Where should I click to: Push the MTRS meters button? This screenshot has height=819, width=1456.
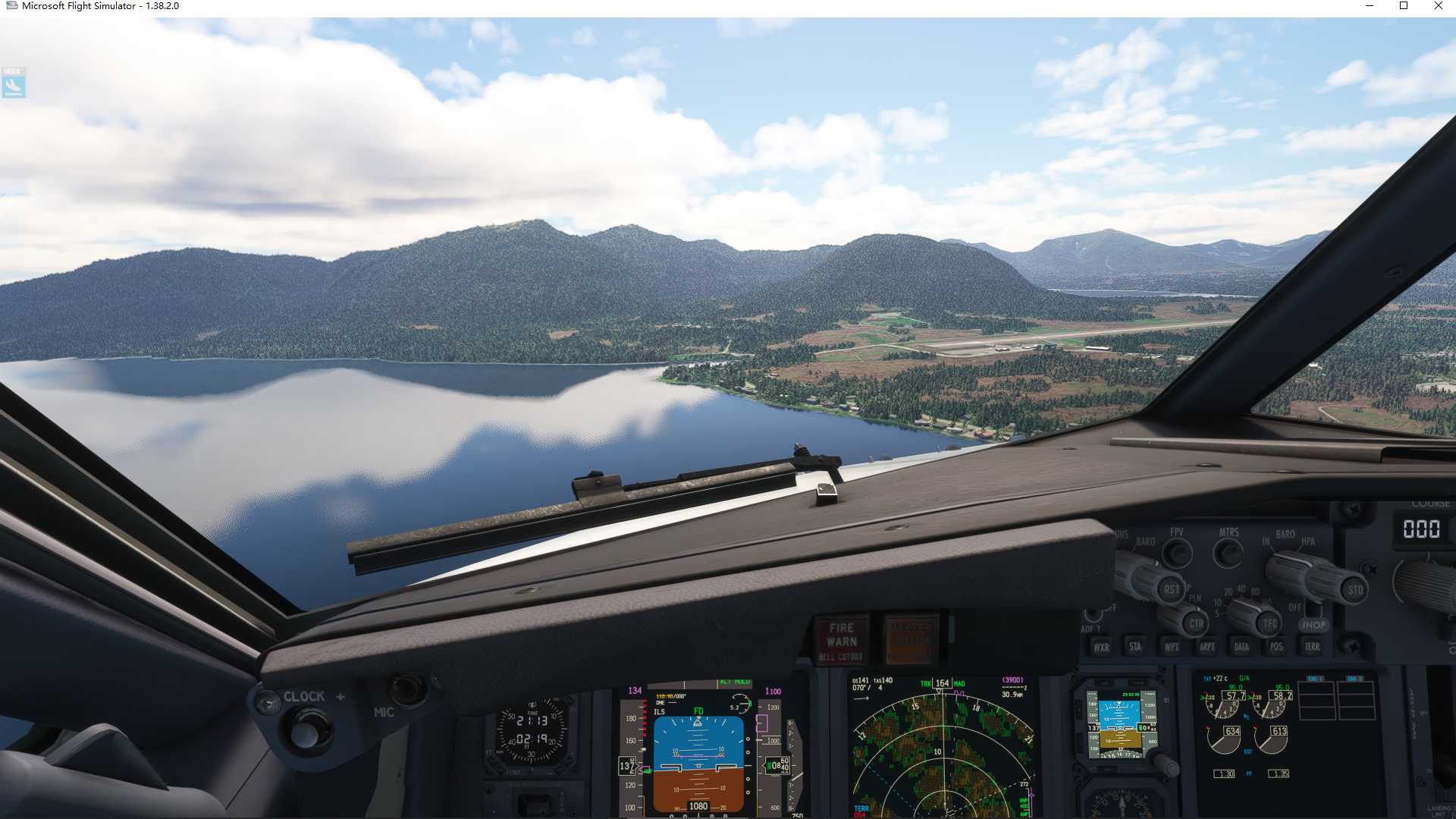1228,553
